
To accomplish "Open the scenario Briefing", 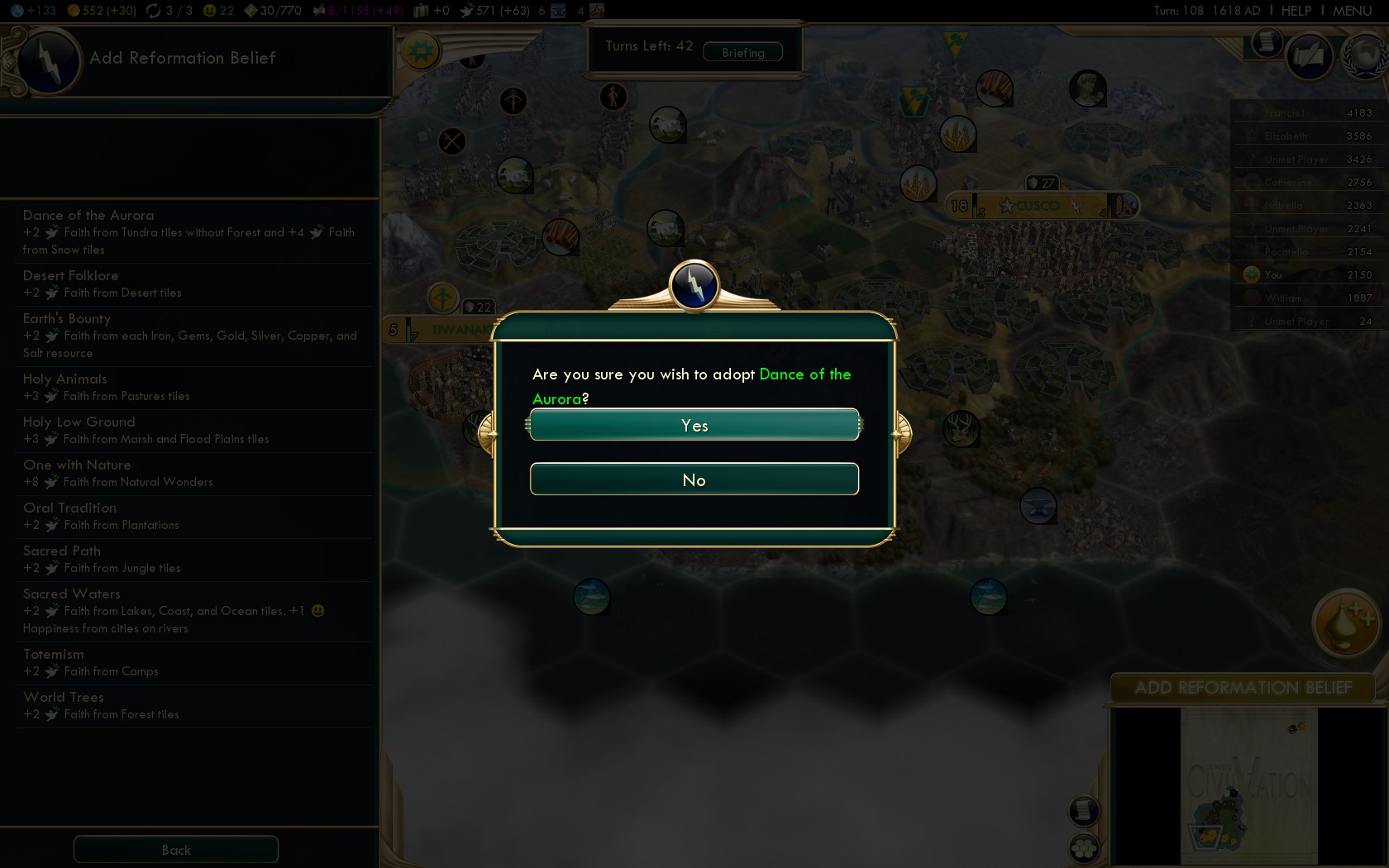I will tap(742, 52).
